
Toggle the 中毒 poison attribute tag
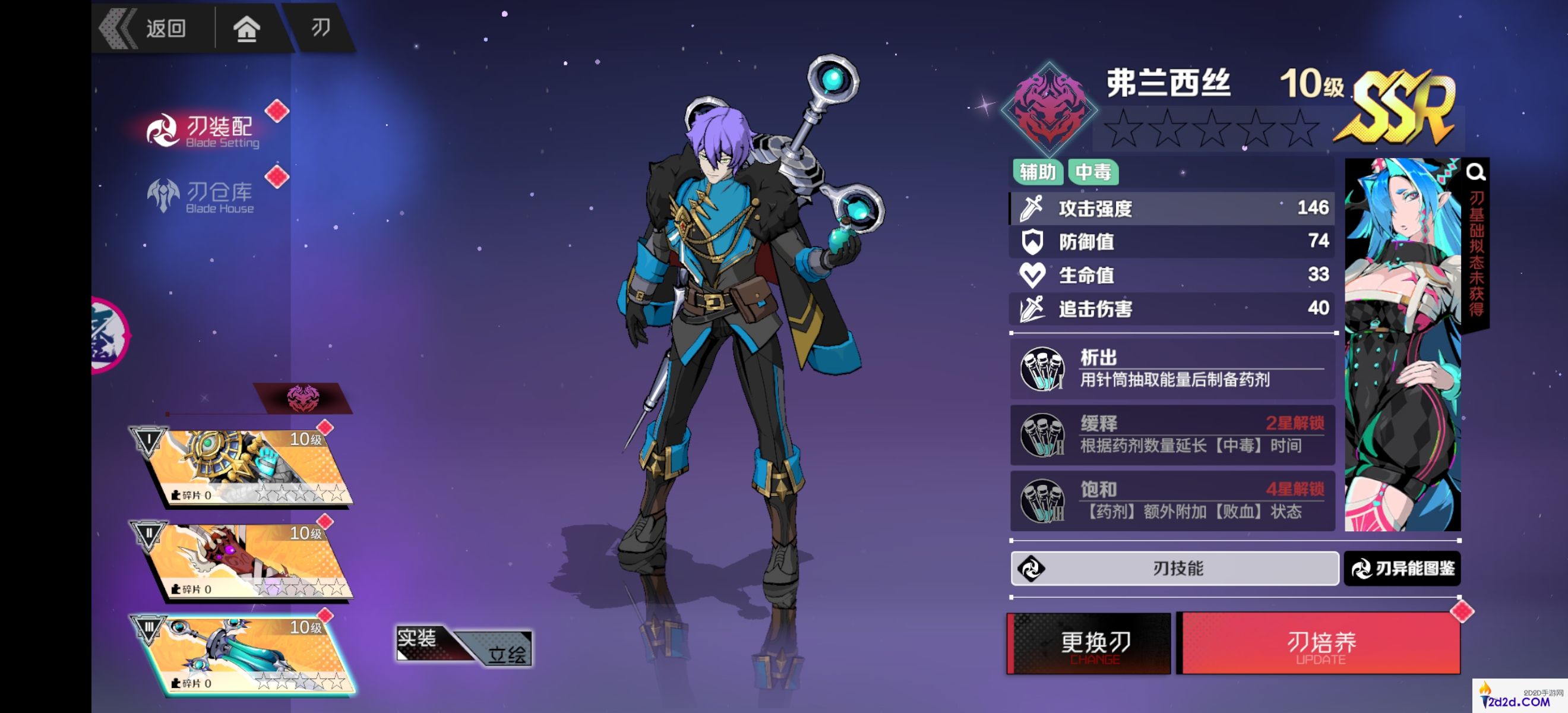tap(1095, 173)
